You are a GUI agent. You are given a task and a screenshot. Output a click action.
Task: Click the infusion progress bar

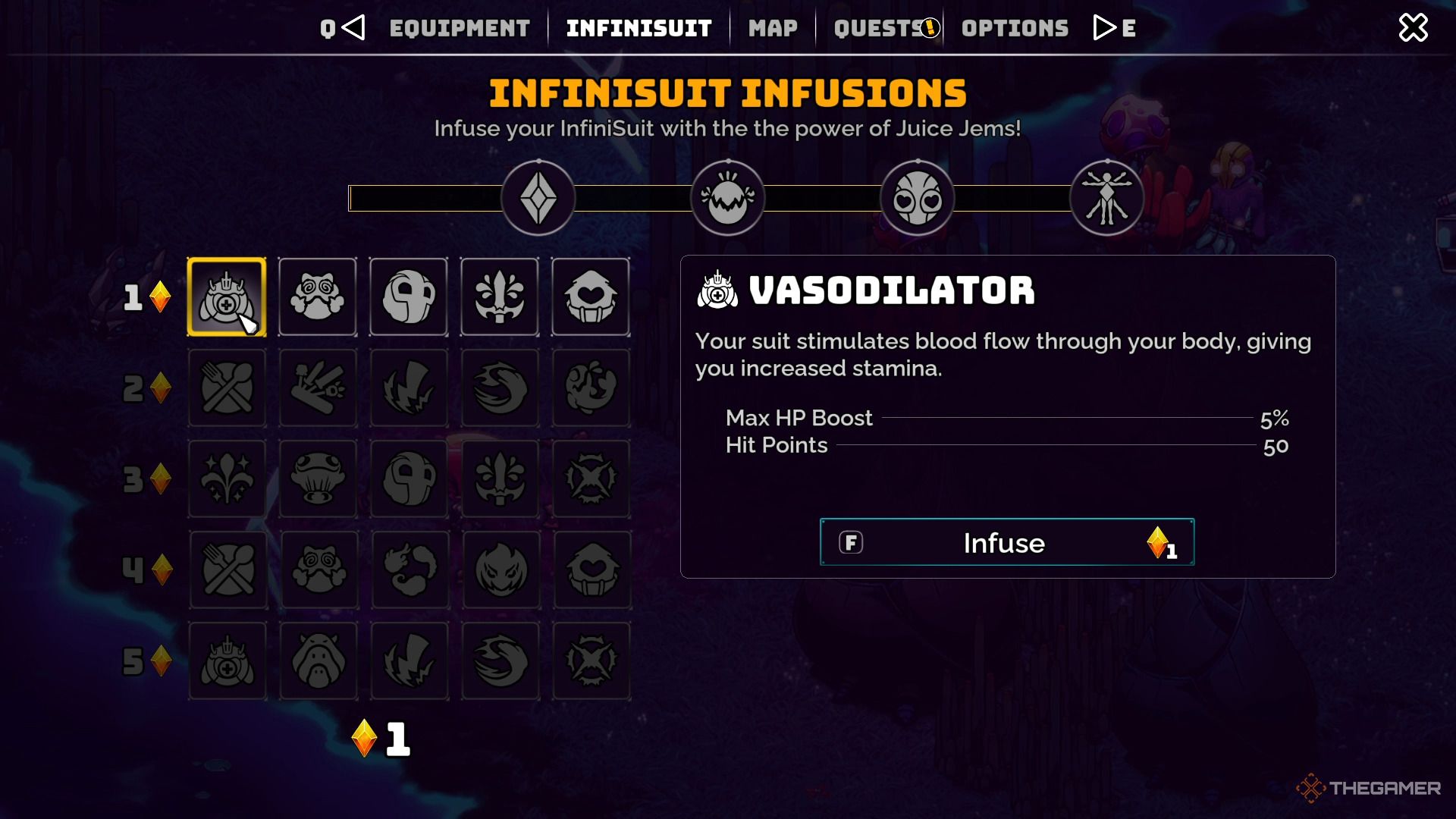629,197
